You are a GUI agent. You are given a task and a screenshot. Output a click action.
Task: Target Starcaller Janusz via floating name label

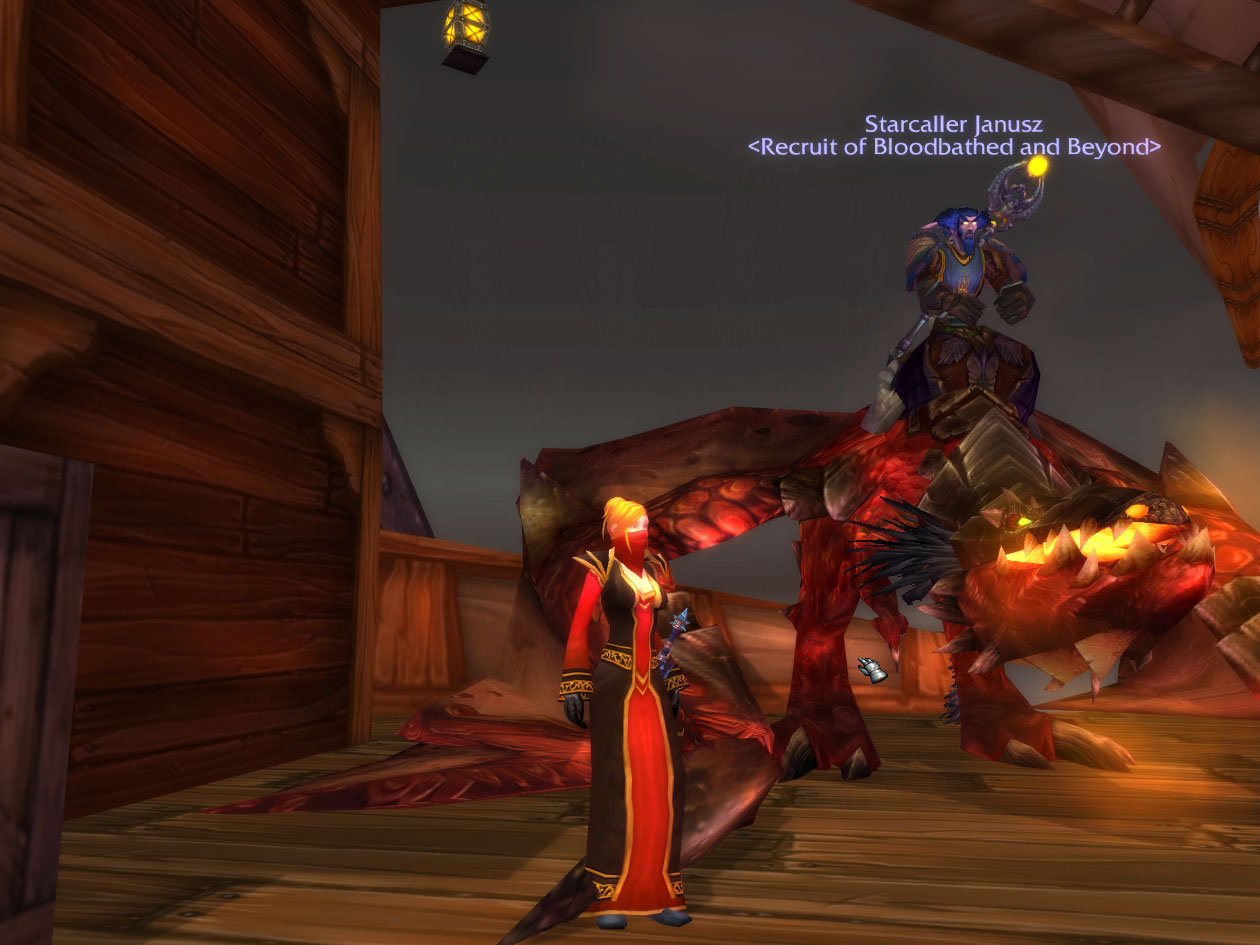tap(953, 125)
